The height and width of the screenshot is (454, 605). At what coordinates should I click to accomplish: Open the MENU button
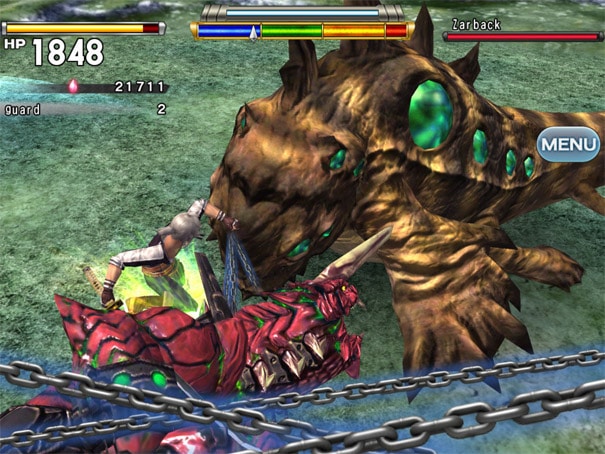(569, 144)
